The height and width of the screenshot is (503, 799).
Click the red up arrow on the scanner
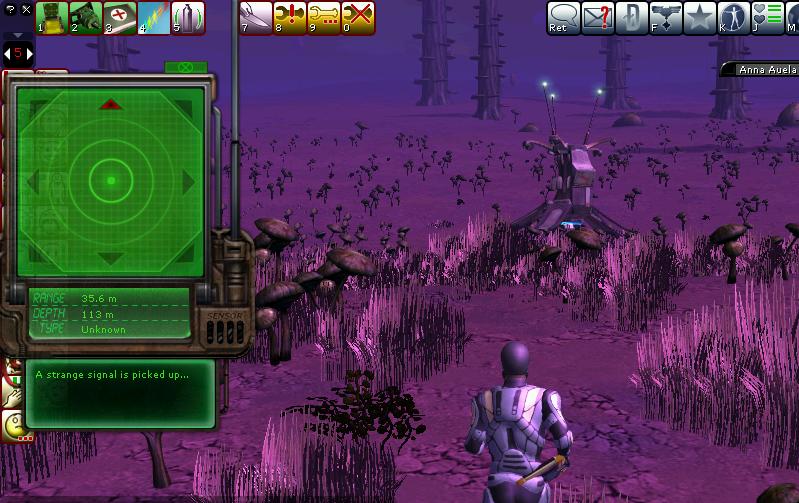point(111,104)
